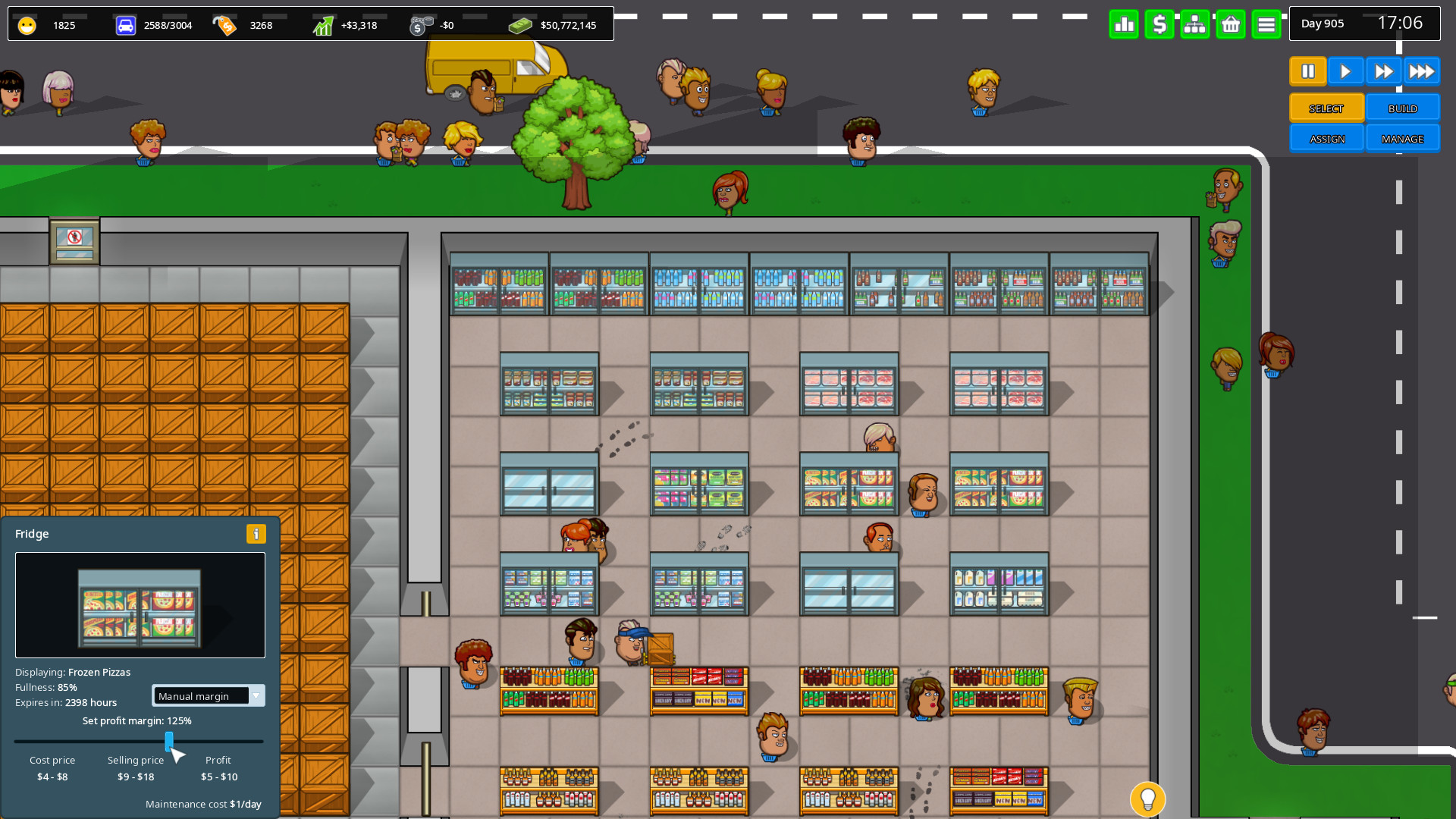Keep SELECT mode active
Screen dimensions: 1456x819
click(1326, 108)
